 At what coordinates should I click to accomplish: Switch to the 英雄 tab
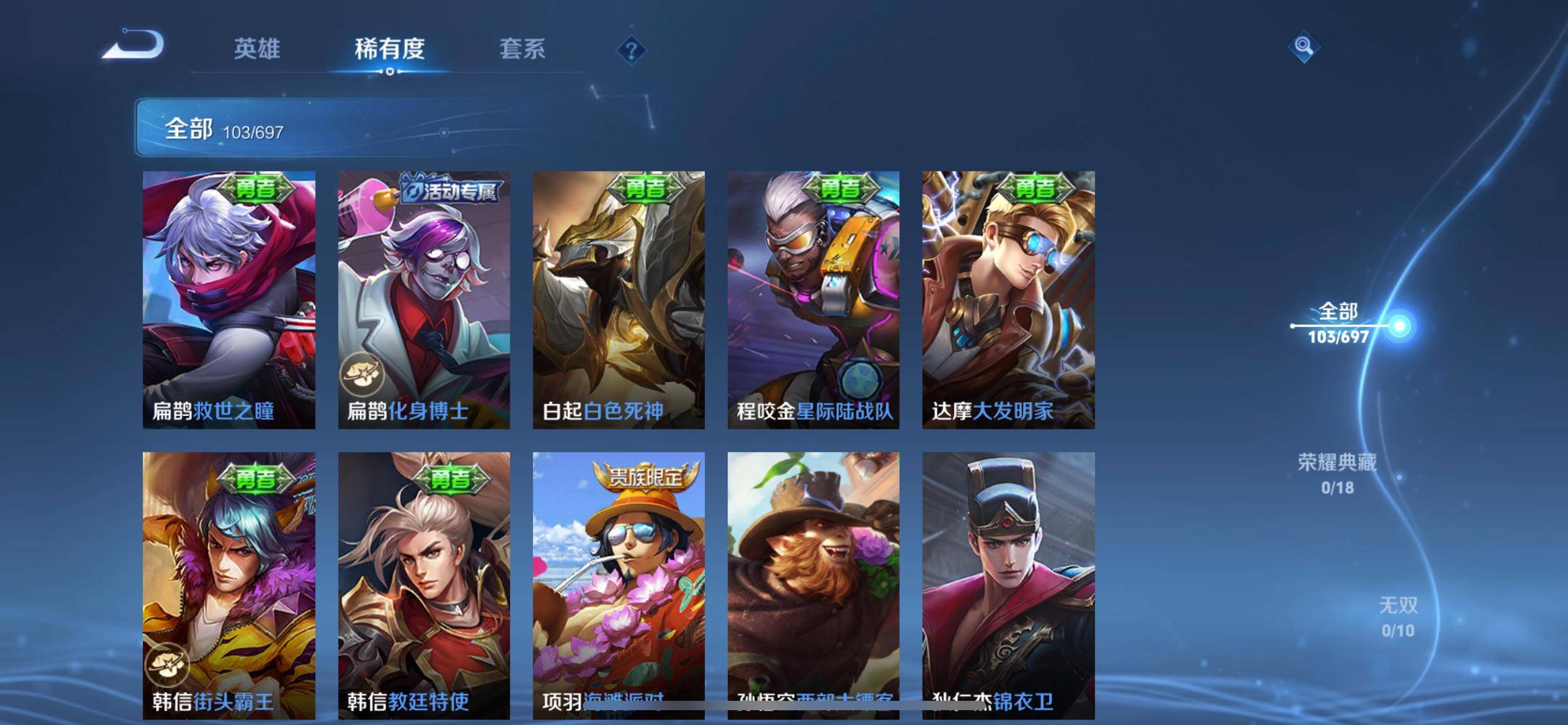click(257, 49)
